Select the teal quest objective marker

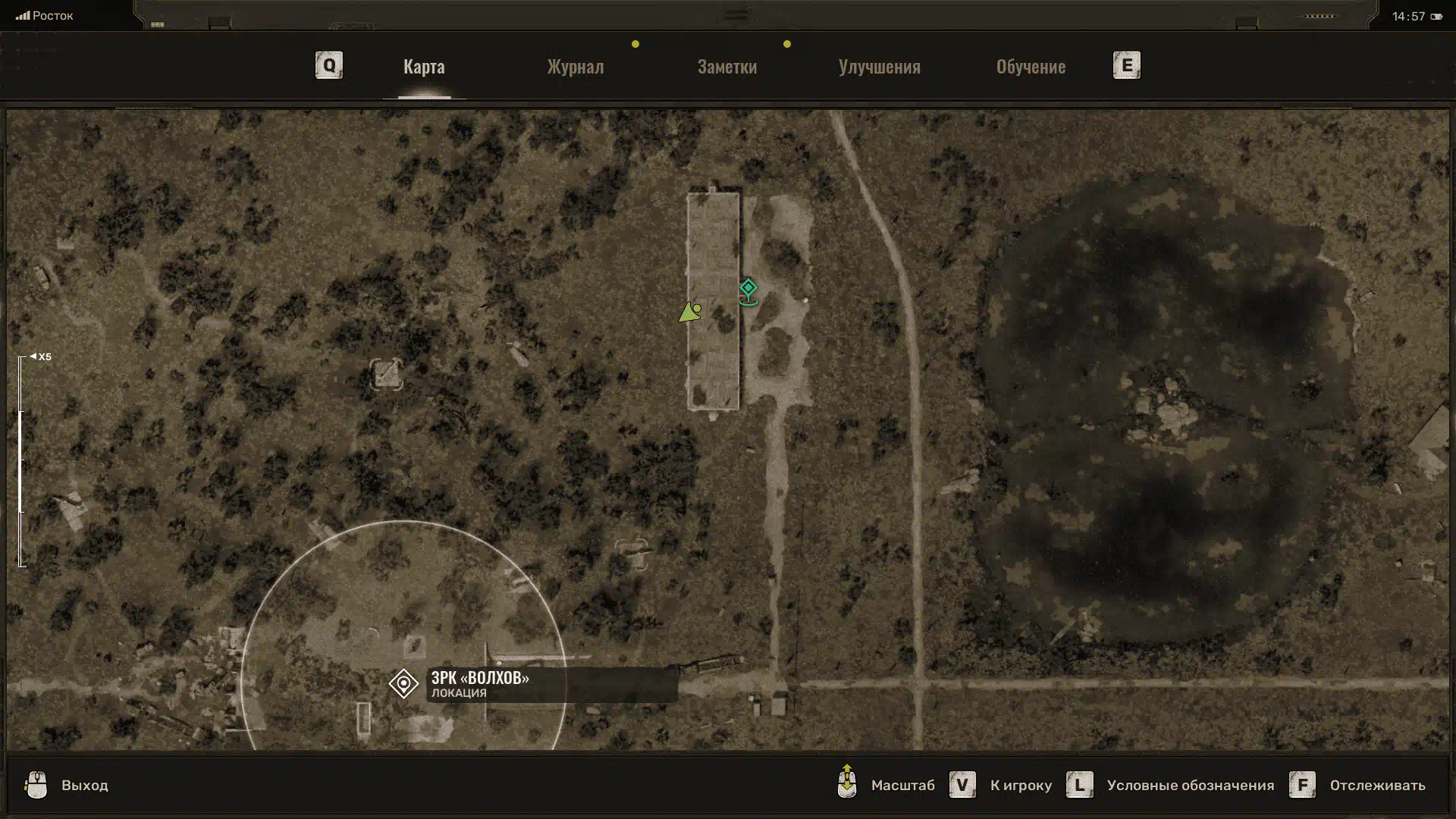748,289
